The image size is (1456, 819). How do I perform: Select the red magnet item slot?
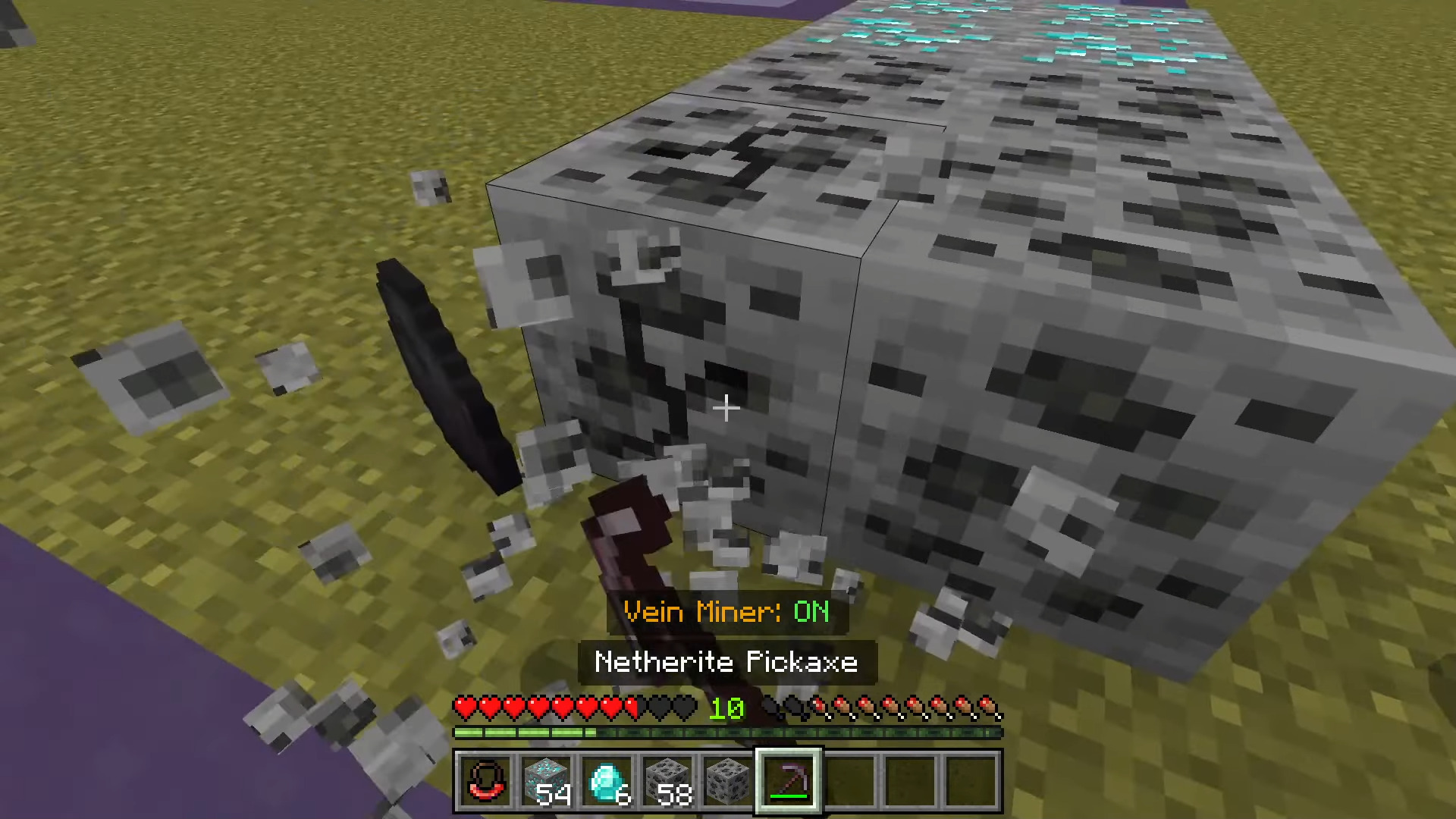click(x=485, y=780)
